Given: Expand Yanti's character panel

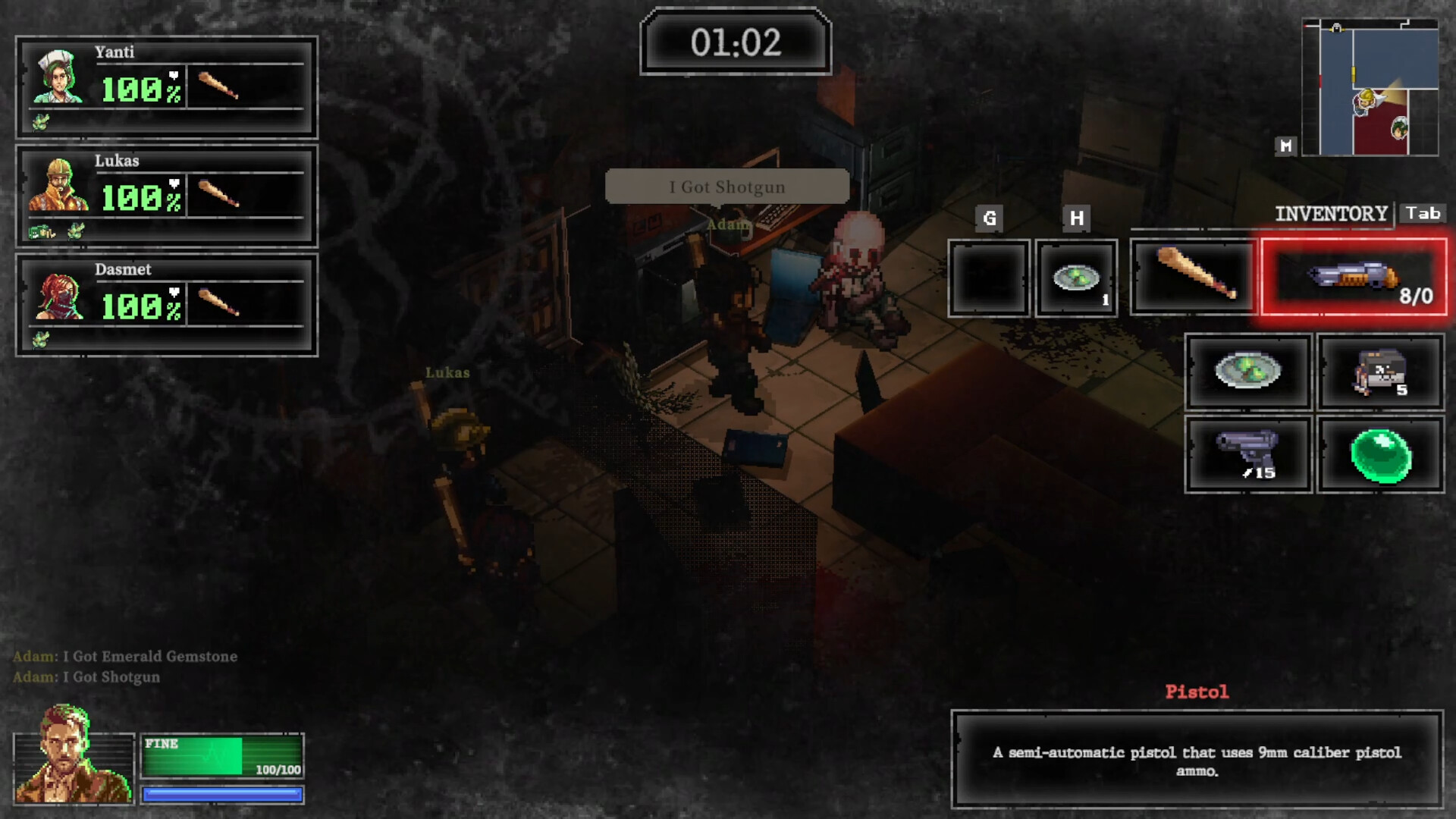Looking at the screenshot, I should (165, 86).
